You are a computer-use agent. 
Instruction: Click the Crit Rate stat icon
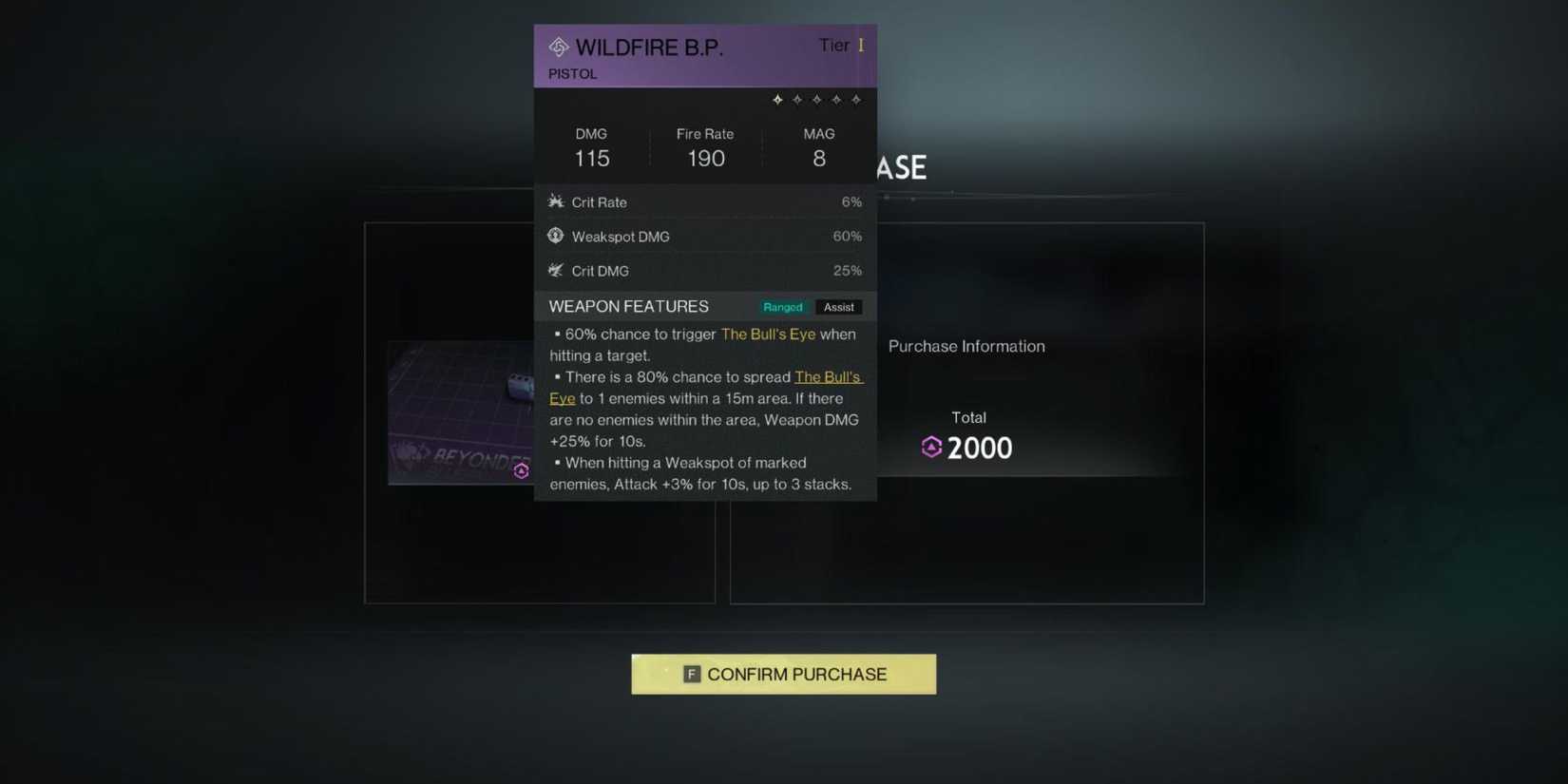coord(556,201)
